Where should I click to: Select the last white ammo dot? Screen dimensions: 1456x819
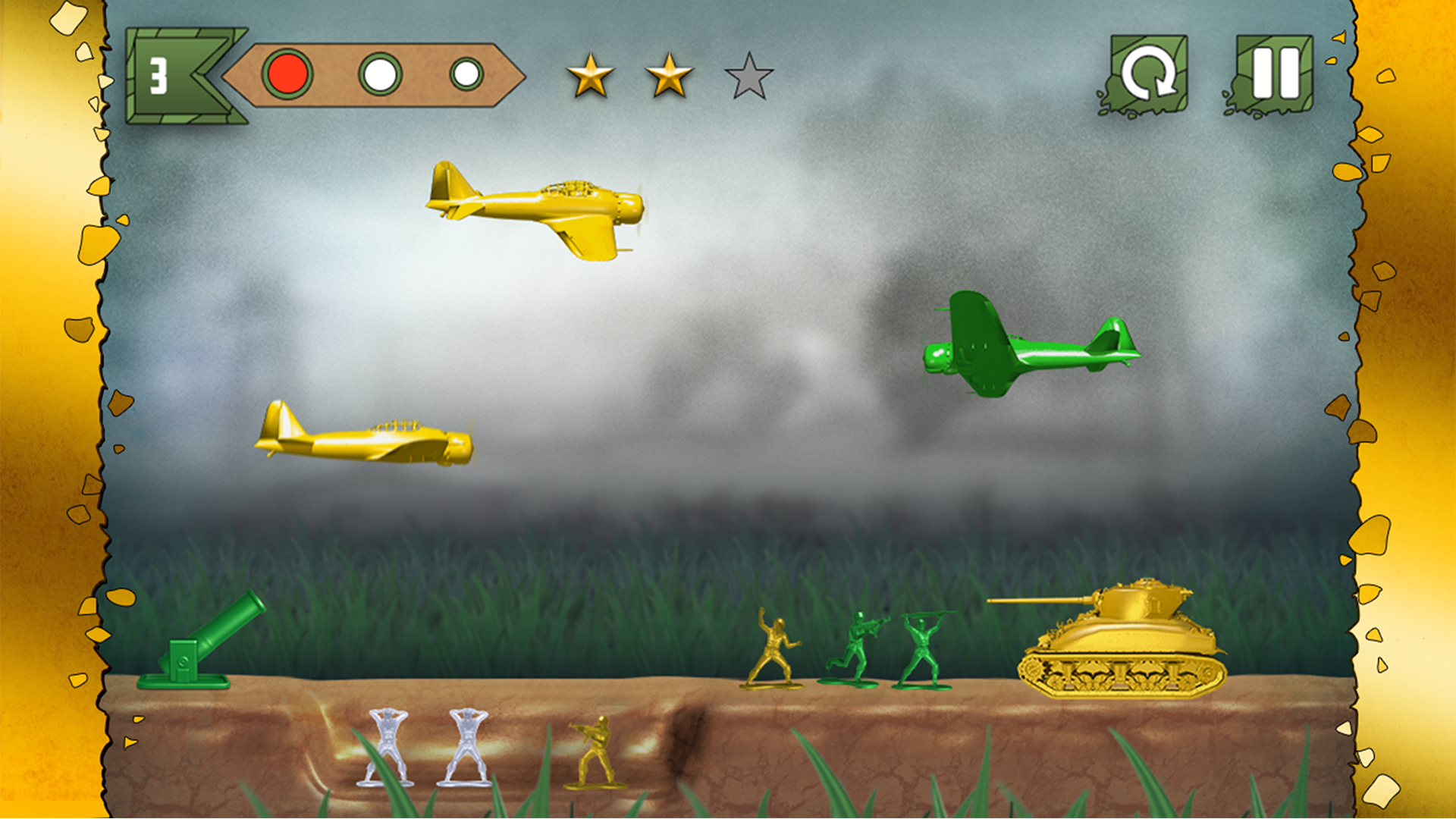(469, 74)
